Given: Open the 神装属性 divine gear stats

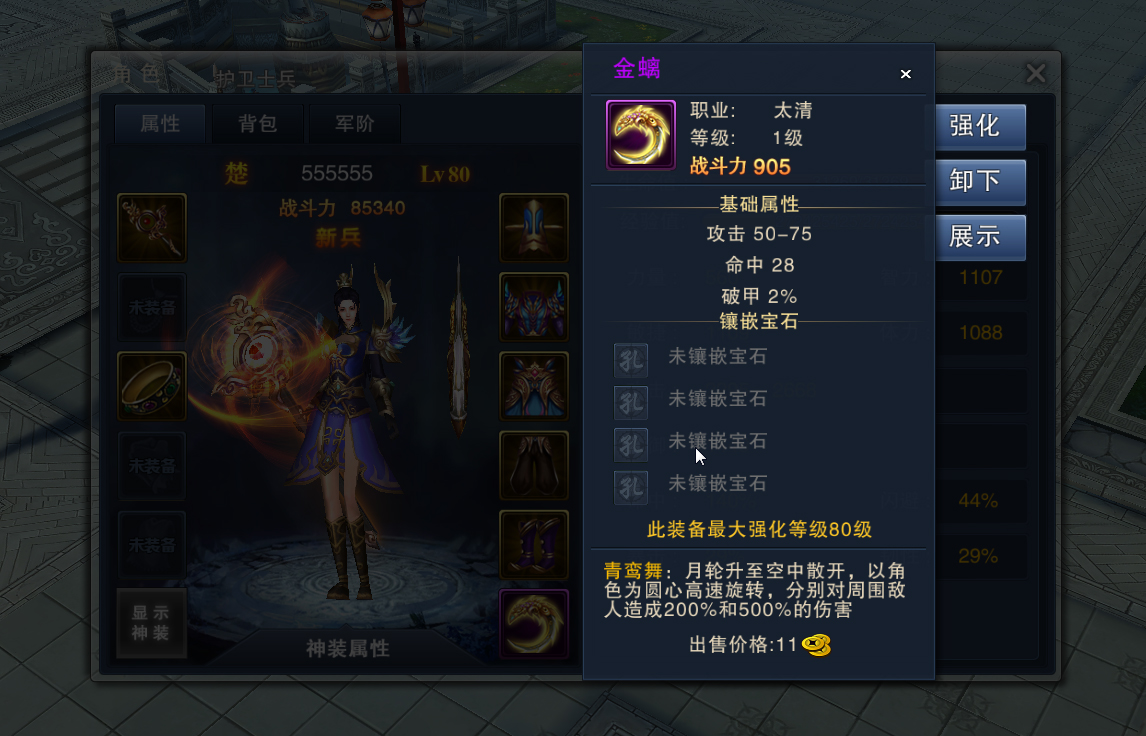Looking at the screenshot, I should coord(347,649).
